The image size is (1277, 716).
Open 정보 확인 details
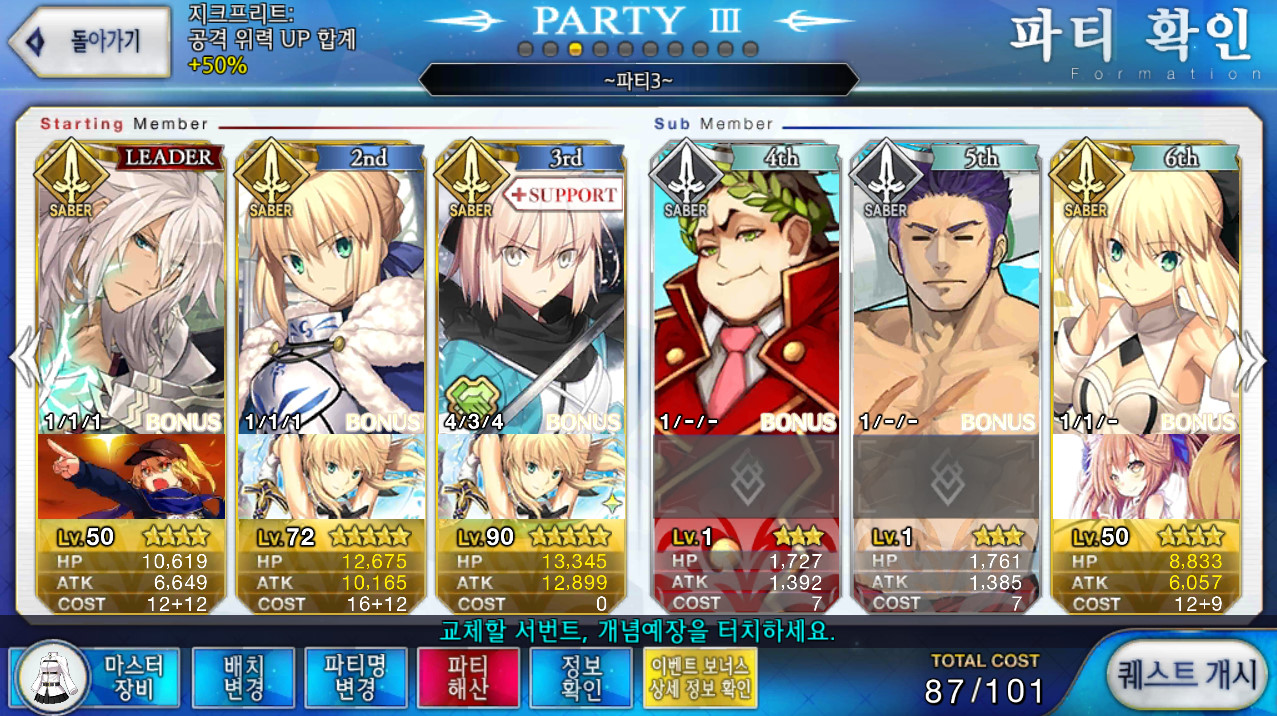(x=581, y=677)
